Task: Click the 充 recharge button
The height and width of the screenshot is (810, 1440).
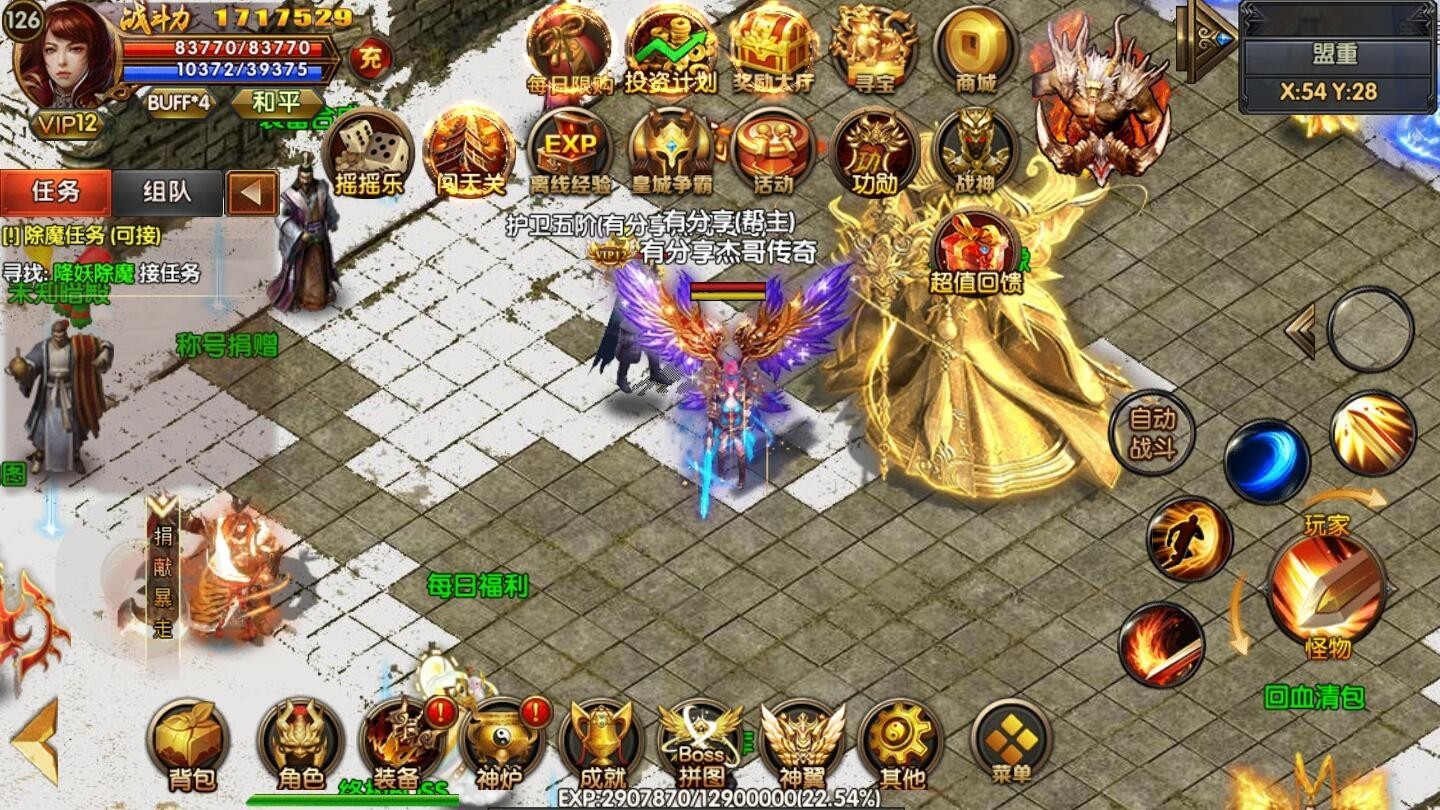Action: pyautogui.click(x=370, y=59)
